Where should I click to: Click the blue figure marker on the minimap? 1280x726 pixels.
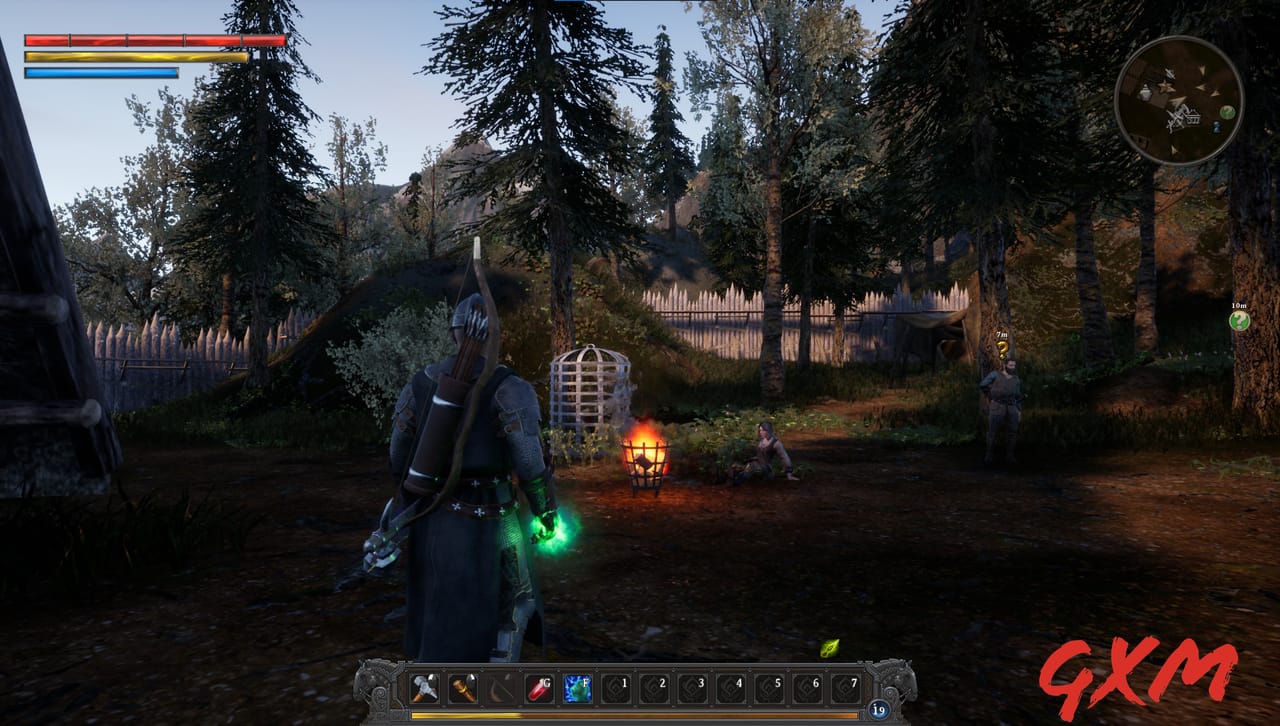pos(1217,127)
